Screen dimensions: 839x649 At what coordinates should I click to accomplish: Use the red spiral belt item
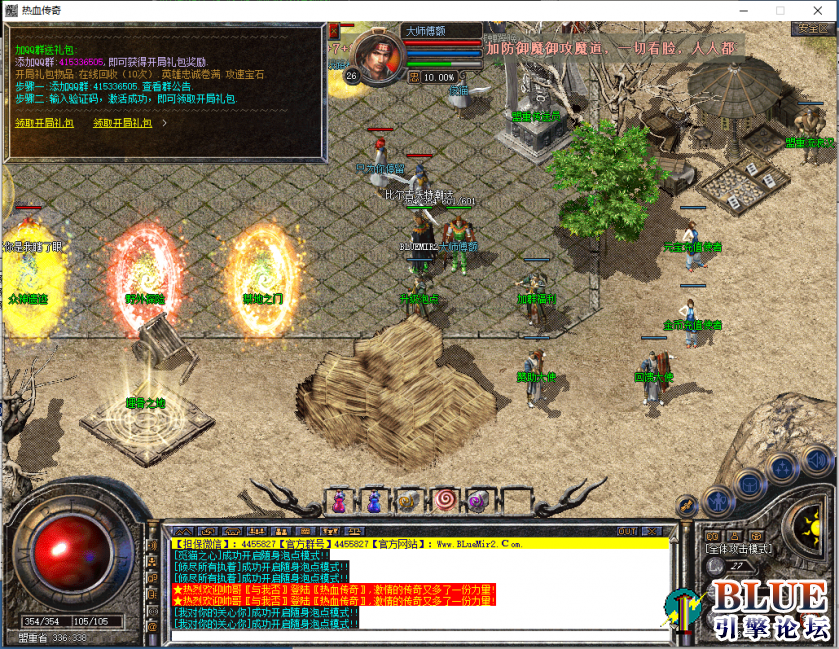pos(442,500)
